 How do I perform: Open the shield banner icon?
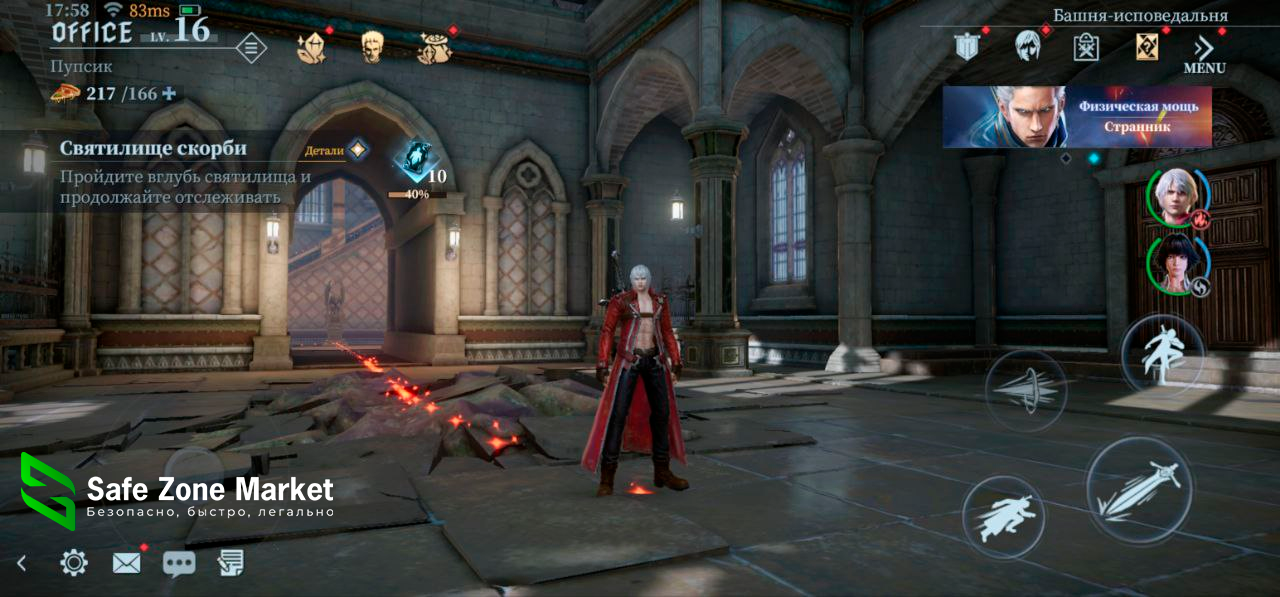coord(966,46)
